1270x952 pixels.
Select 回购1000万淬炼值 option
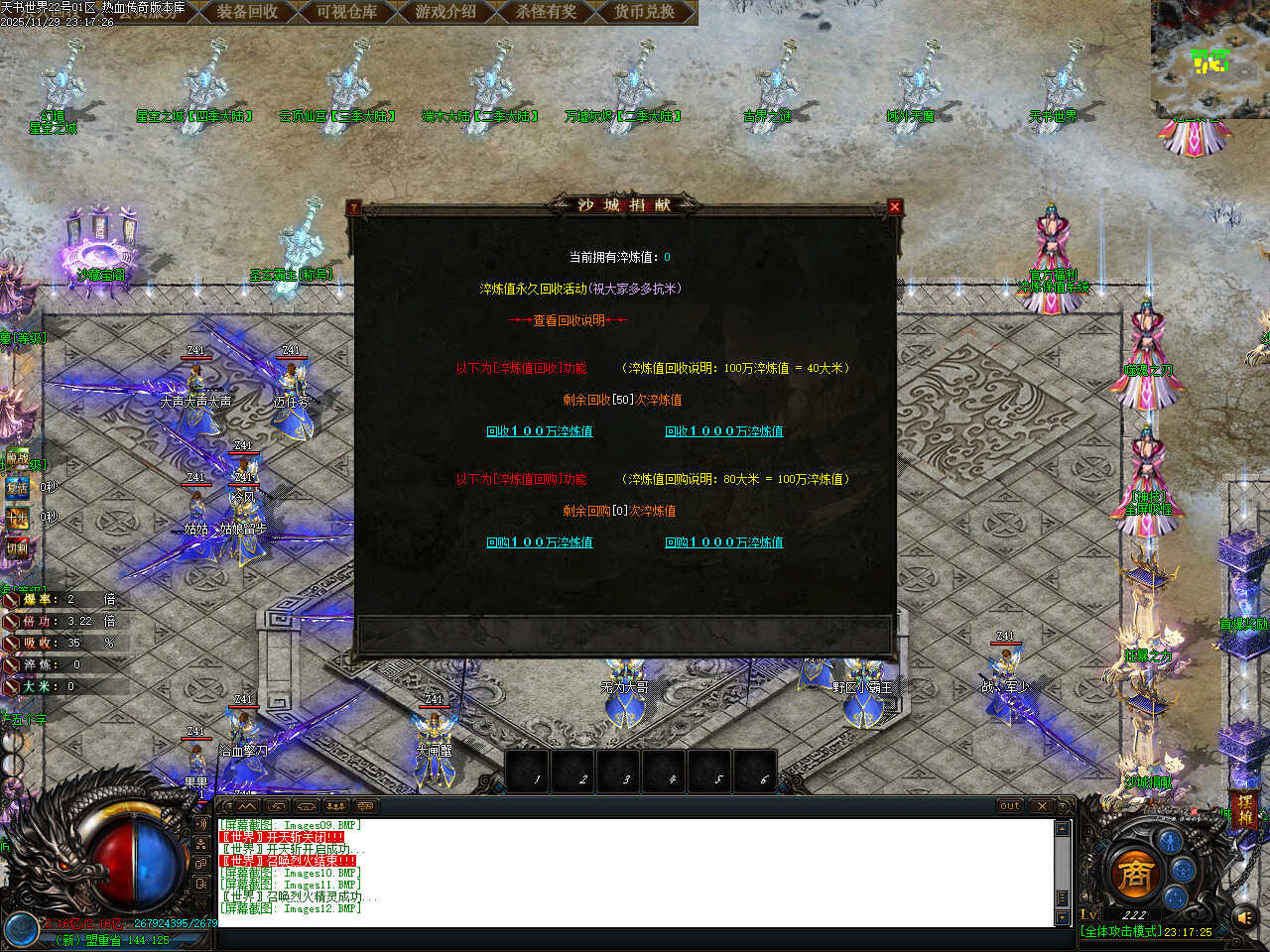[x=723, y=542]
